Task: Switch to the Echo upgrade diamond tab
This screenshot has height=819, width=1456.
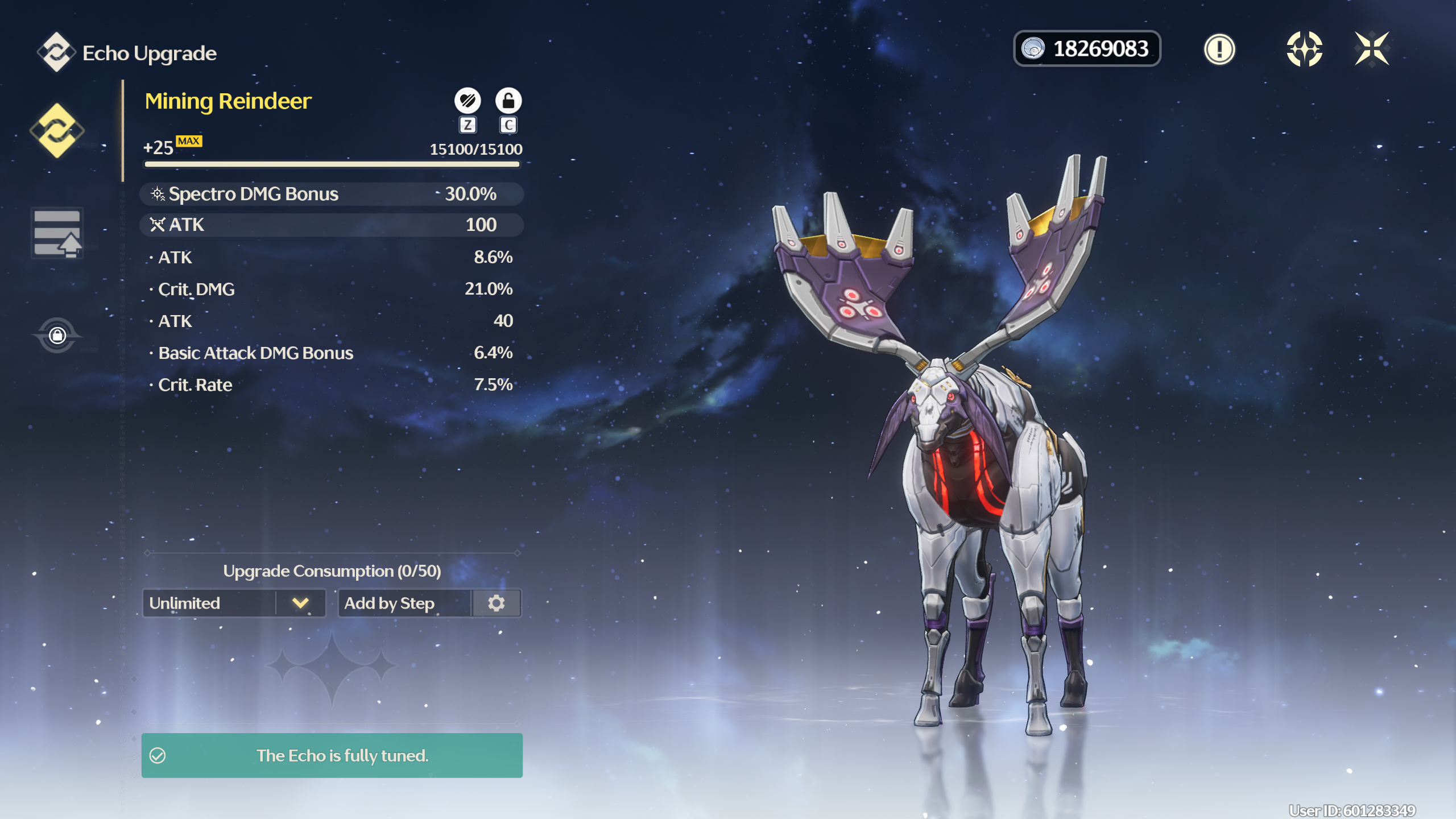Action: pyautogui.click(x=57, y=131)
